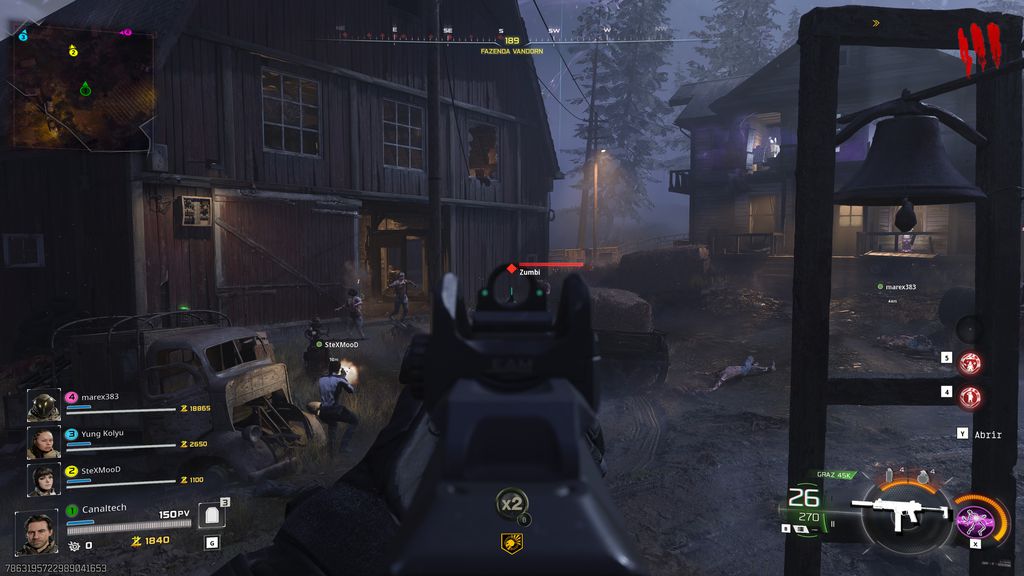Viewport: 1024px width, 576px height.
Task: Click the yellow skull perk badge
Action: click(511, 542)
